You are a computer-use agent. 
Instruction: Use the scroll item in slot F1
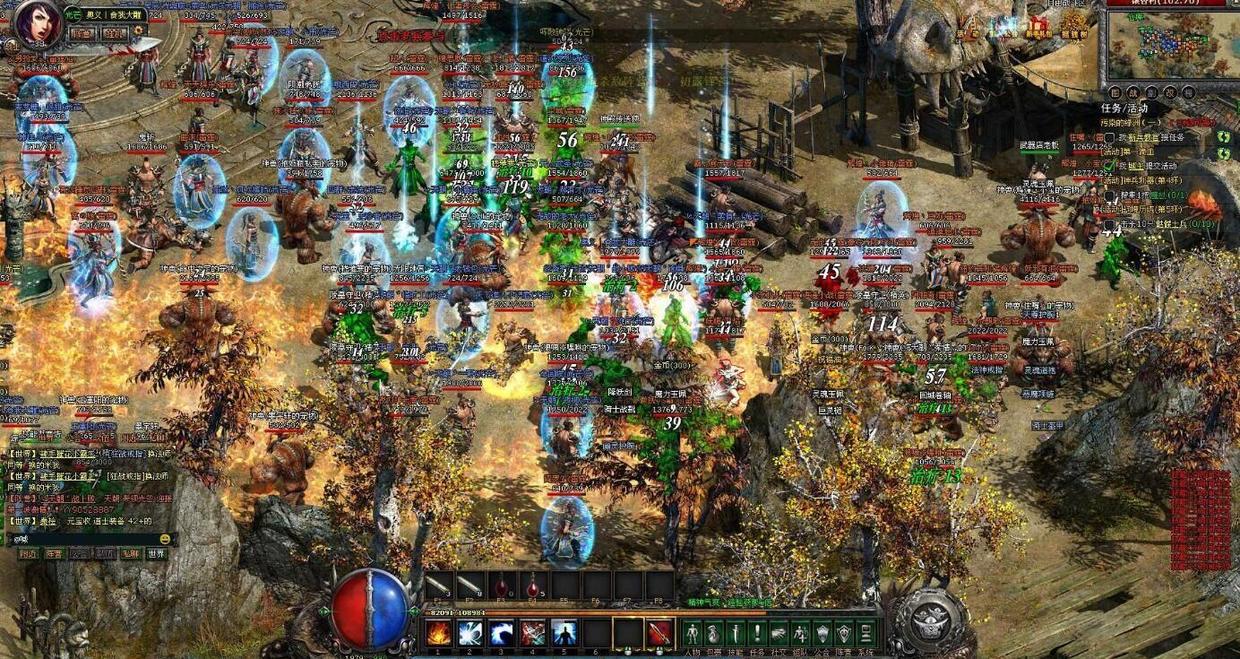point(438,586)
